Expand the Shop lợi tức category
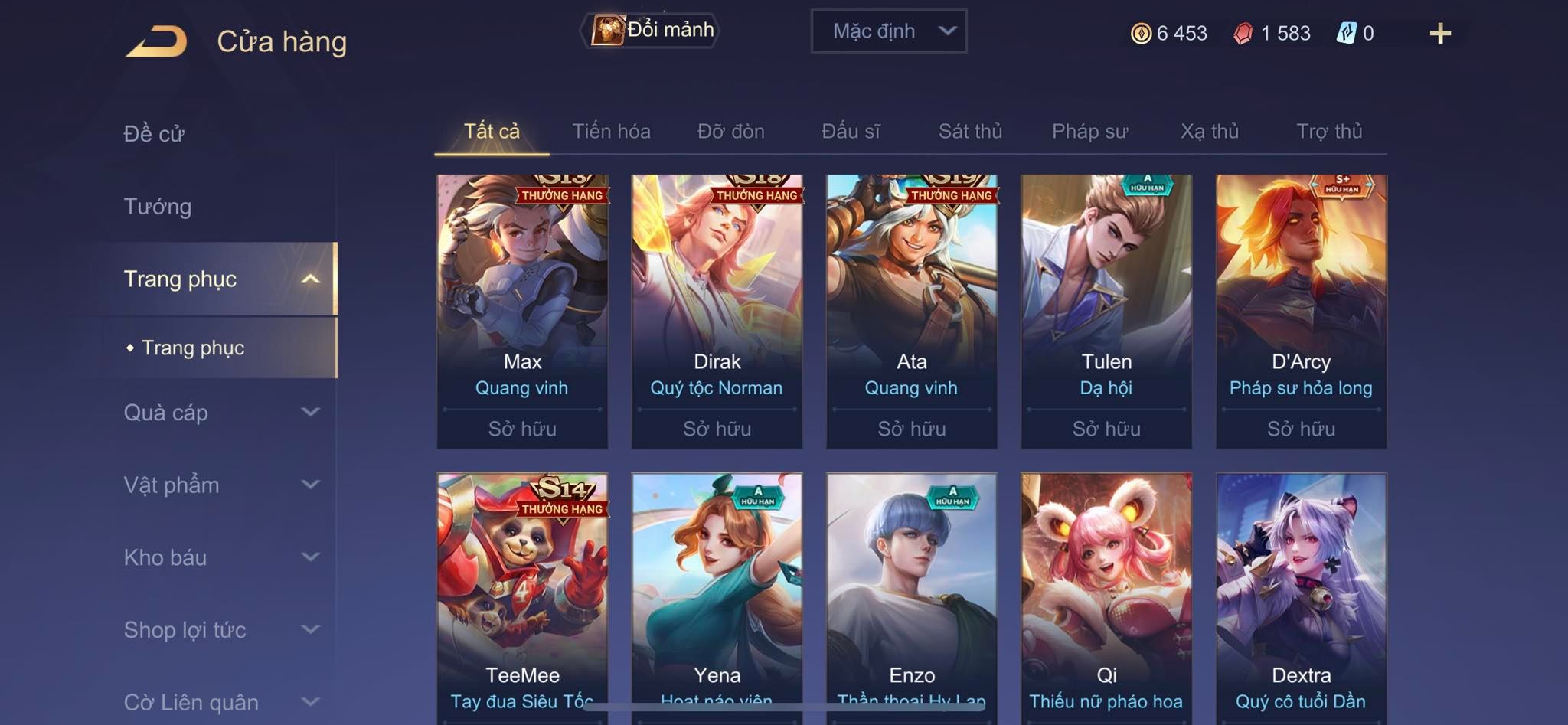This screenshot has width=1568, height=725. tap(220, 630)
